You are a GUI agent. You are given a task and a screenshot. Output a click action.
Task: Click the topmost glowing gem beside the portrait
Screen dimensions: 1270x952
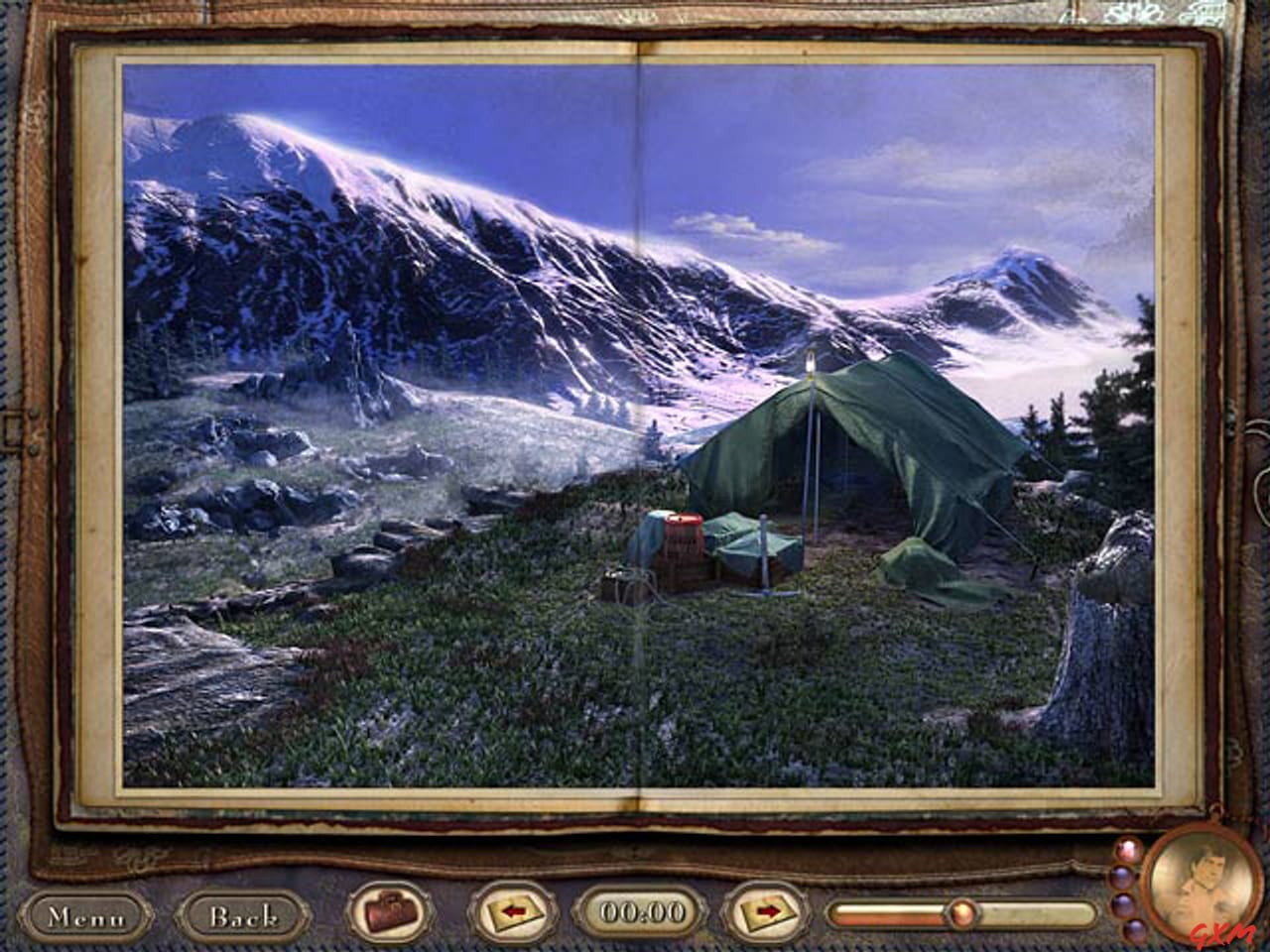1127,848
